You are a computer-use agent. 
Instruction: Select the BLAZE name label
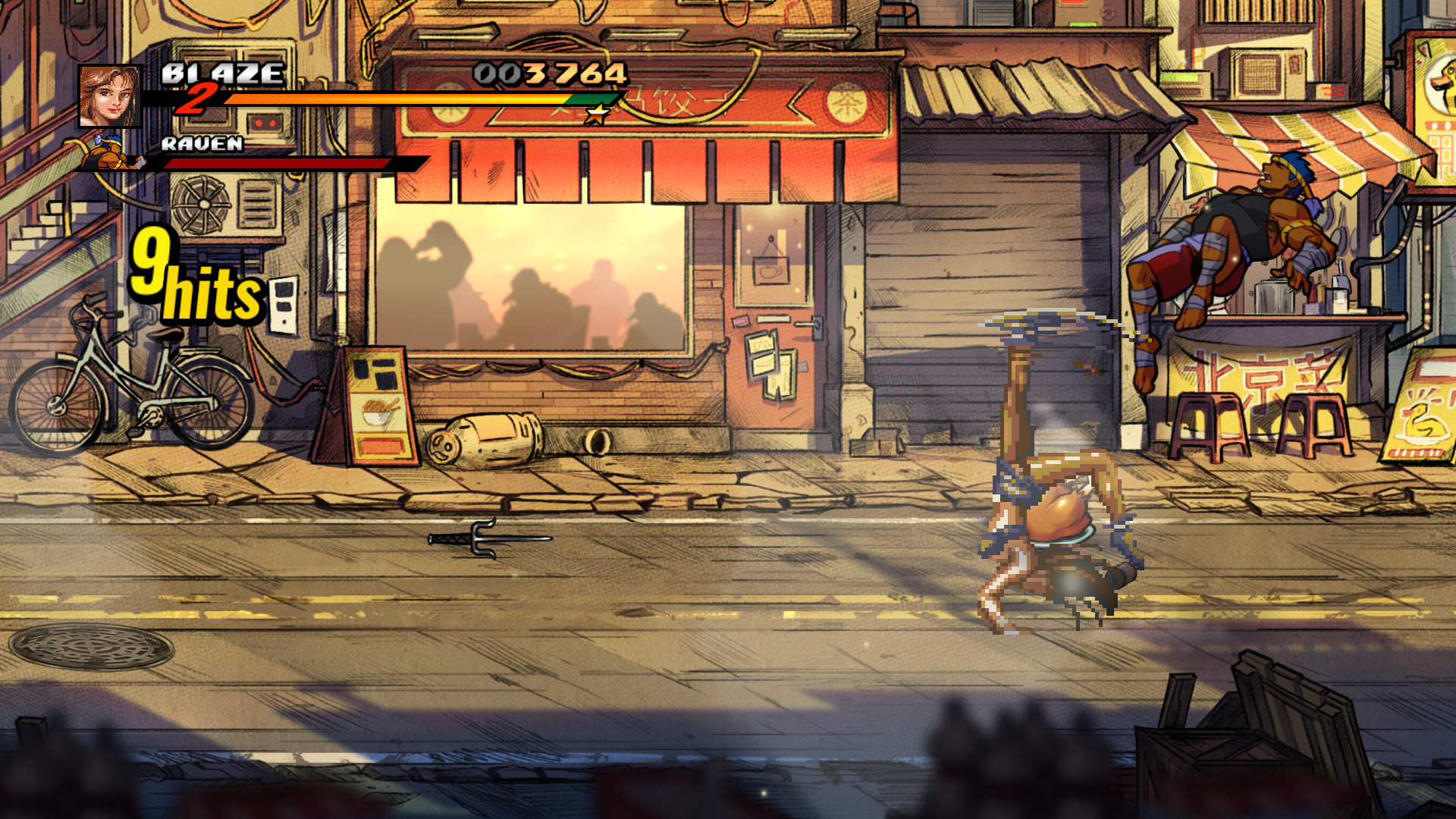pos(220,74)
